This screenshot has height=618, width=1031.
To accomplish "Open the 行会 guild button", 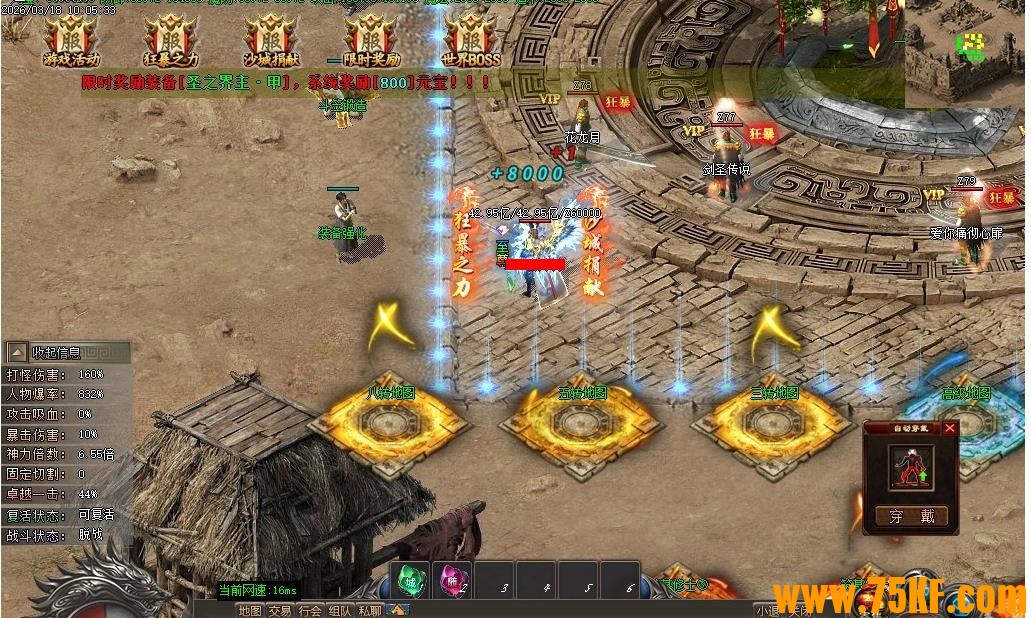I will click(310, 610).
